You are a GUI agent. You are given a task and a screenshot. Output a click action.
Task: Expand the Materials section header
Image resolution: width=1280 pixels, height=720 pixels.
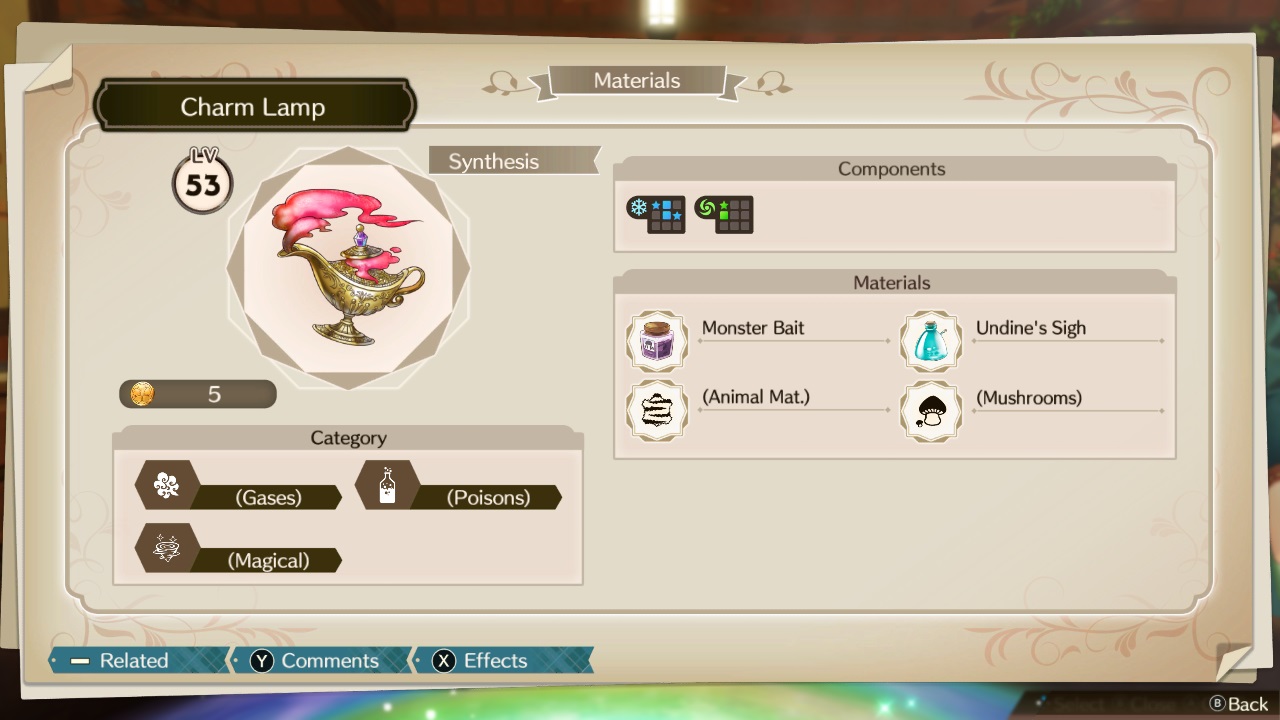click(891, 282)
